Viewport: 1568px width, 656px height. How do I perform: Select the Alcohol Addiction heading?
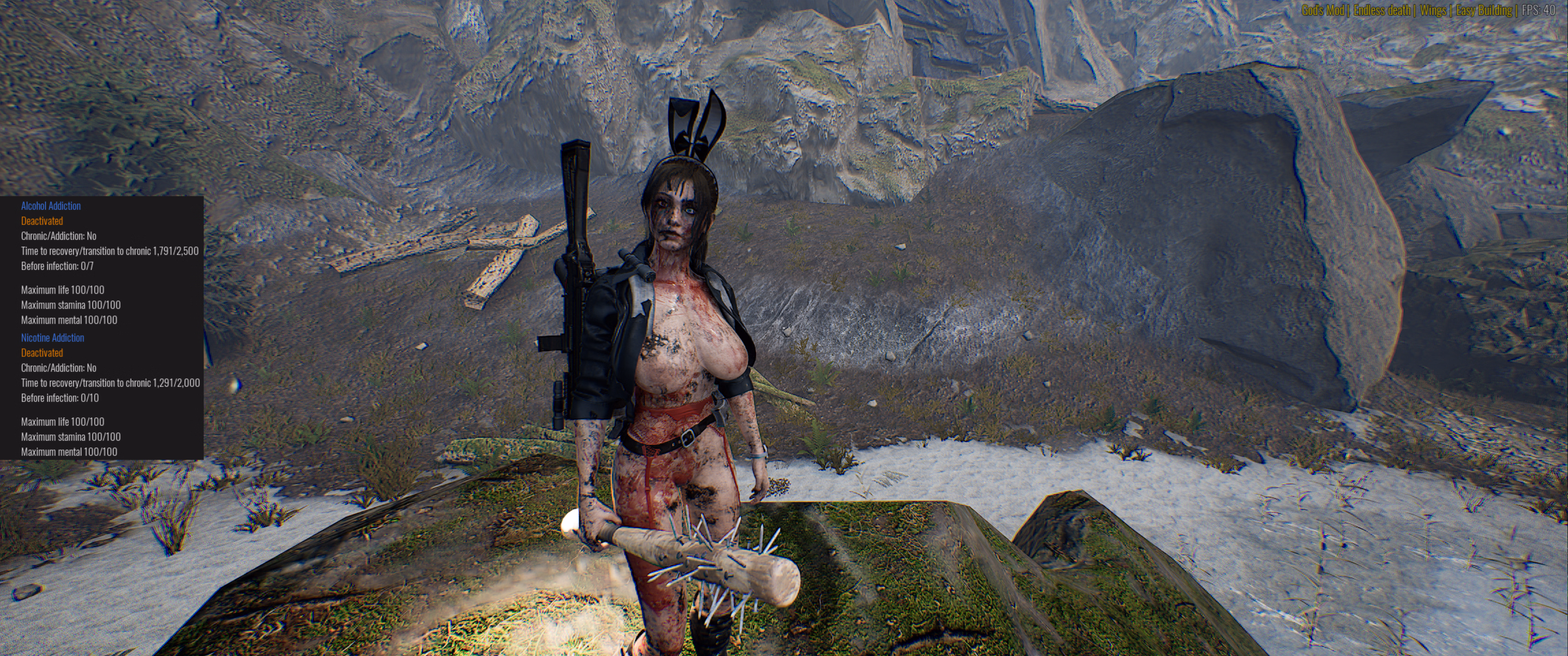coord(51,206)
